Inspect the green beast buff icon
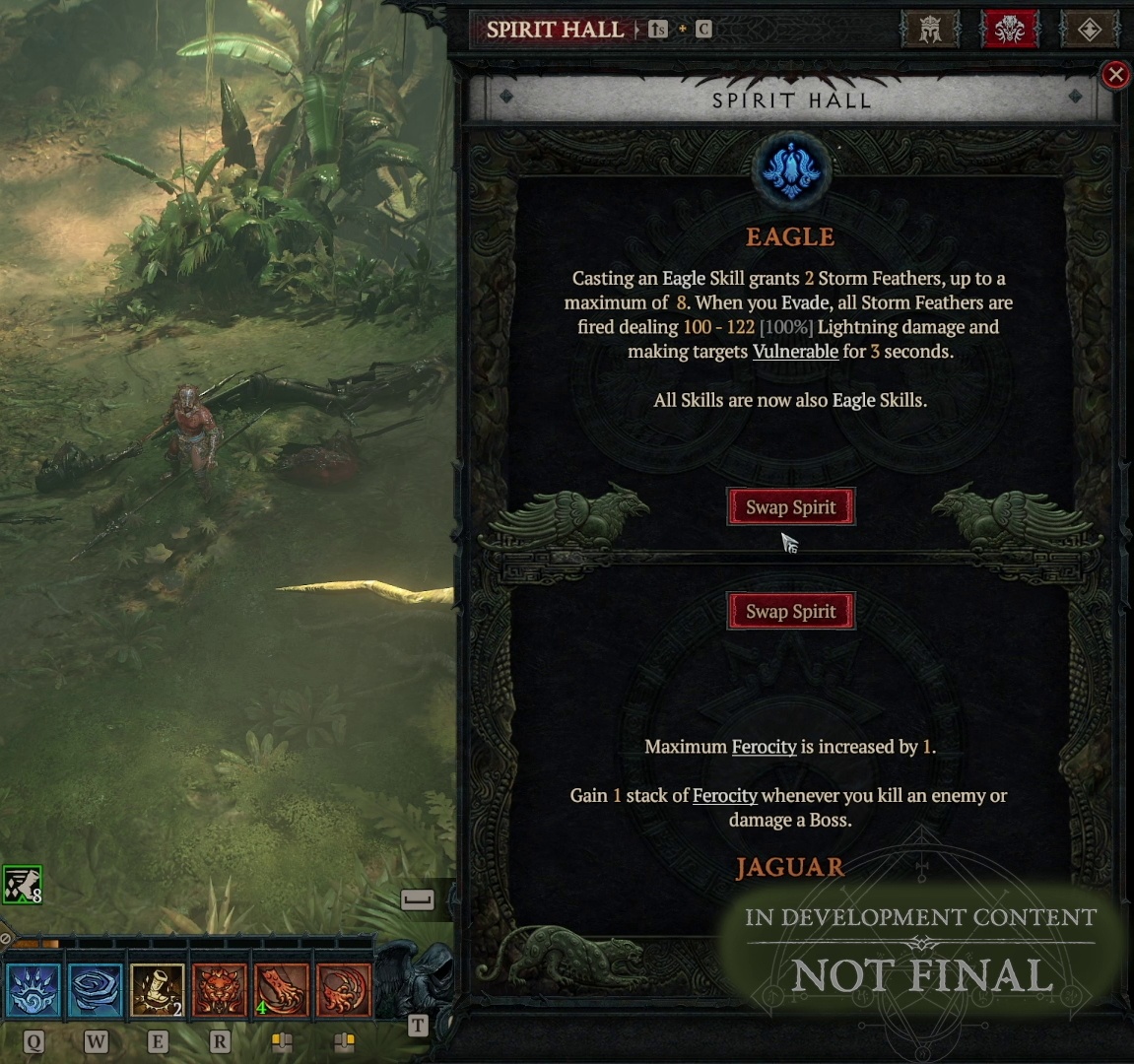 22,885
